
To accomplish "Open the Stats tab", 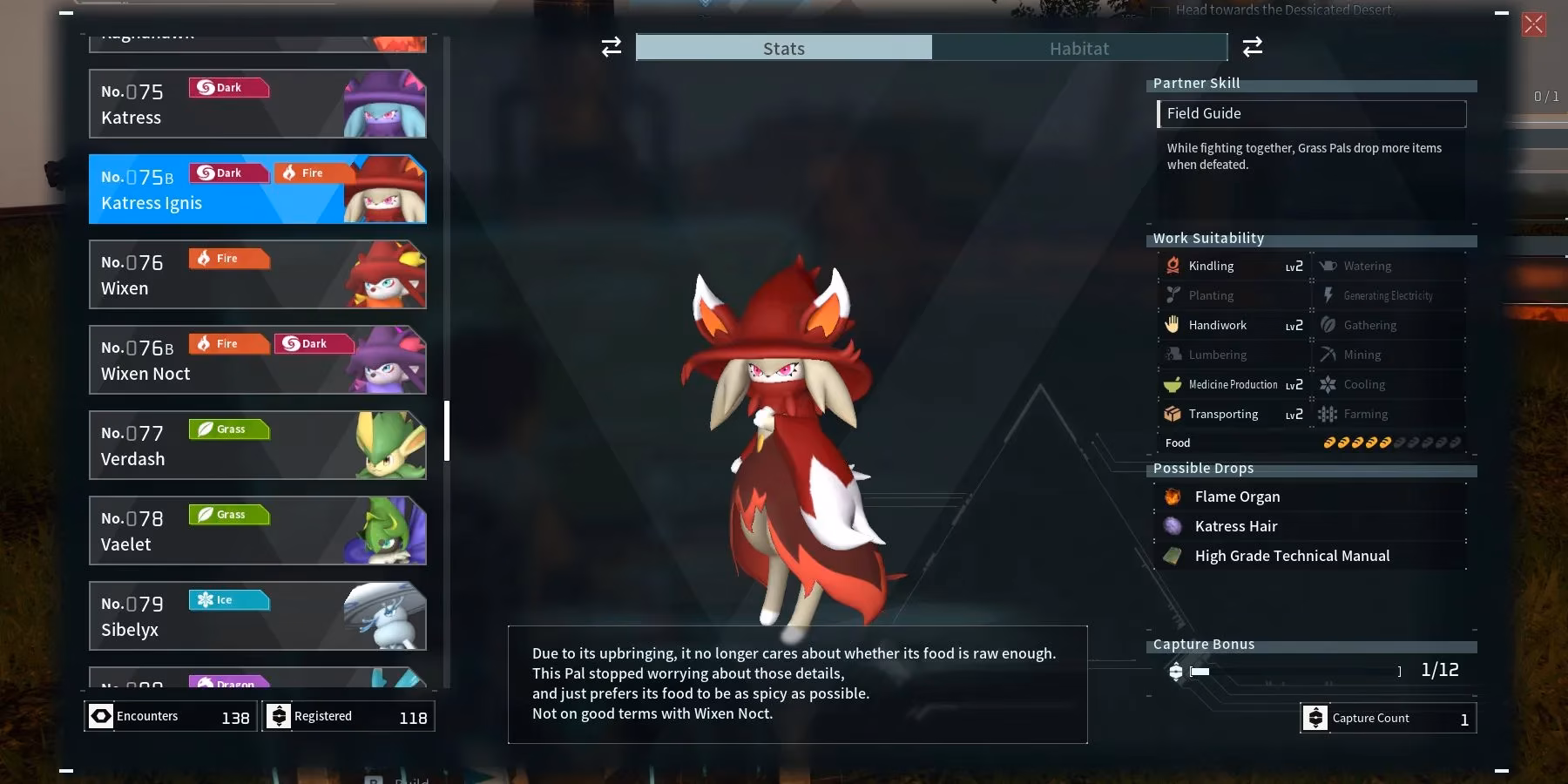I will [x=783, y=48].
